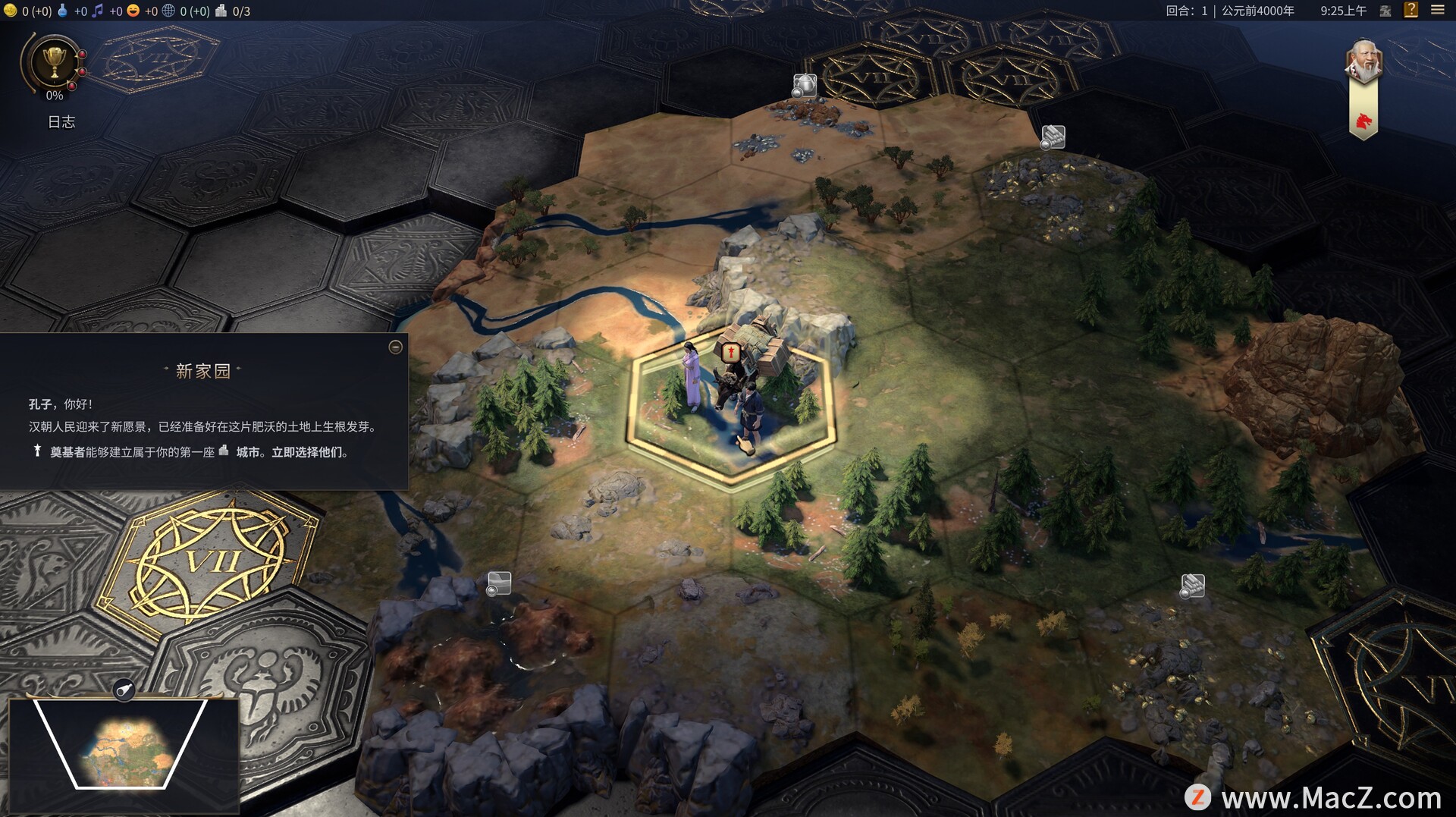Click the blue science flask icon
The height and width of the screenshot is (817, 1456).
63,11
